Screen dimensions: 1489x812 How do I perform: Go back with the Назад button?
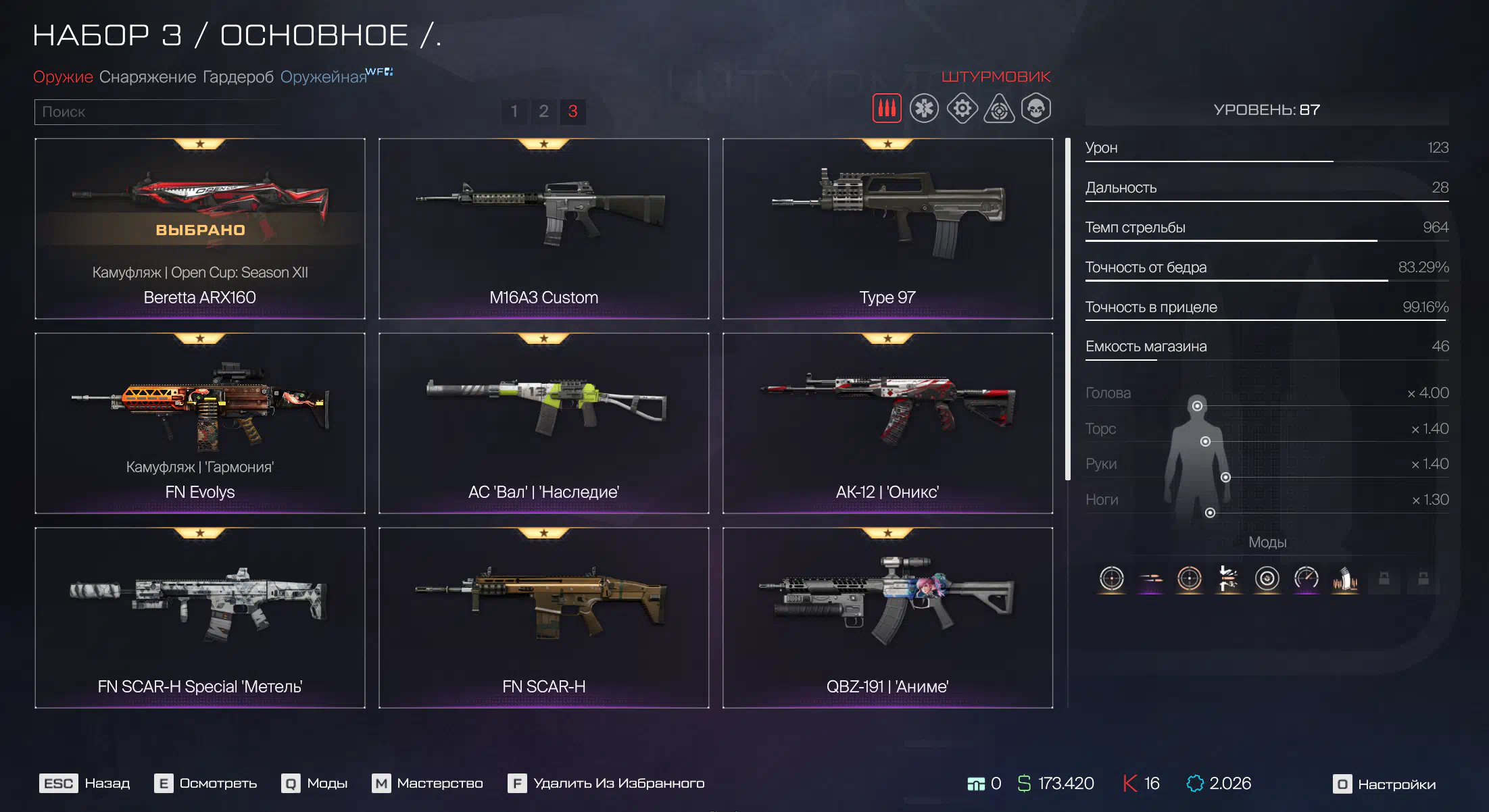(x=85, y=784)
